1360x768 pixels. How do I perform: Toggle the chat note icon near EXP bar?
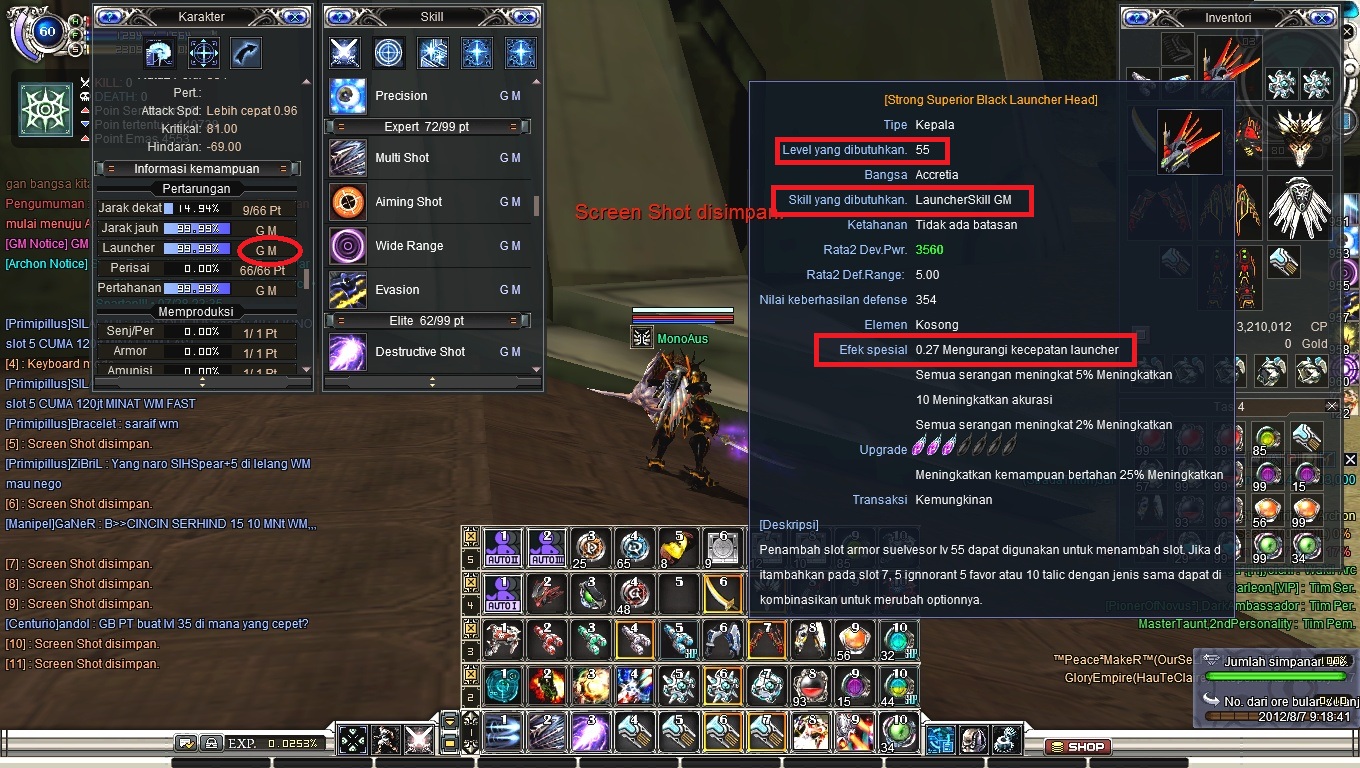[186, 742]
